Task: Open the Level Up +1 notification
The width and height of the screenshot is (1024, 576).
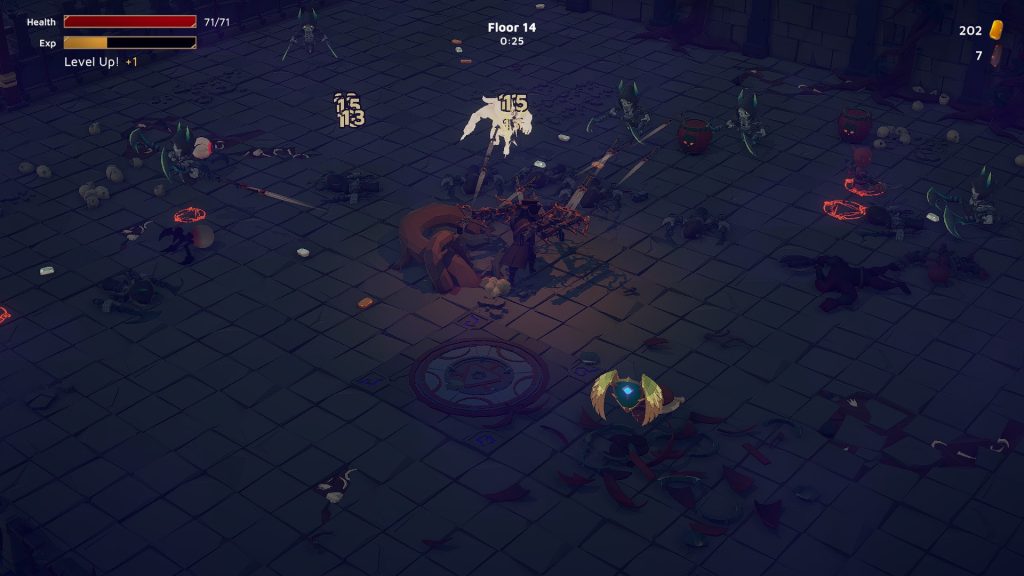Action: click(x=101, y=62)
